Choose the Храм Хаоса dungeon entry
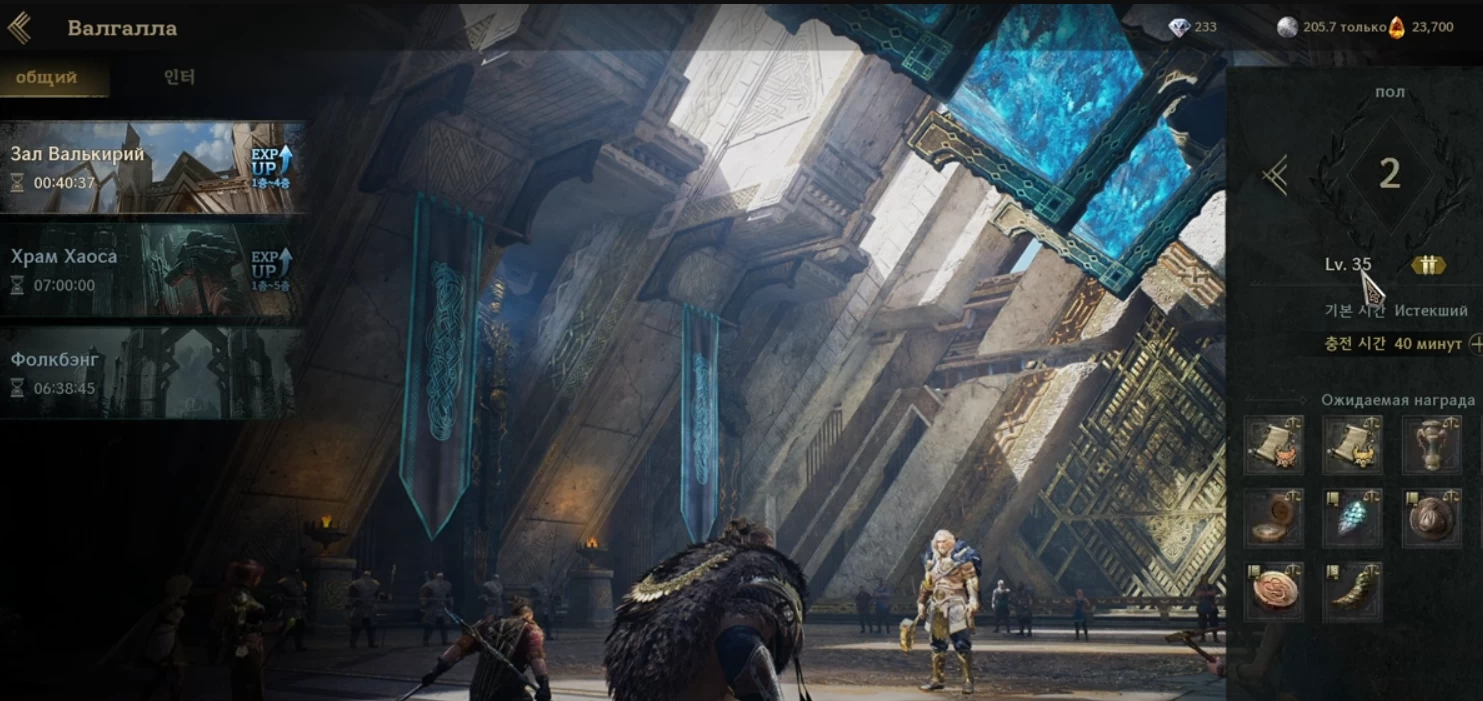Image resolution: width=1483 pixels, height=701 pixels. (x=150, y=269)
